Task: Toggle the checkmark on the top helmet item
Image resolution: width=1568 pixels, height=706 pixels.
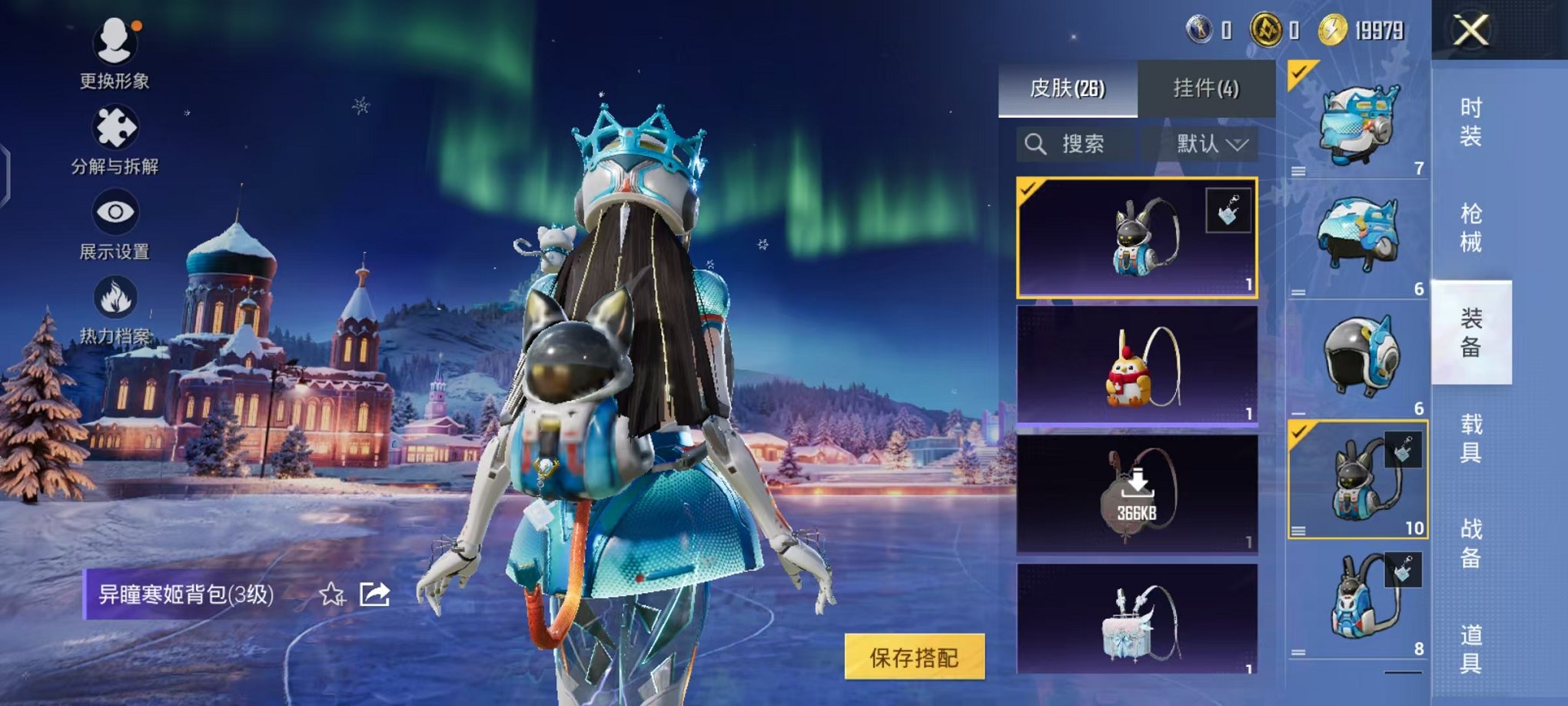Action: tap(1297, 71)
